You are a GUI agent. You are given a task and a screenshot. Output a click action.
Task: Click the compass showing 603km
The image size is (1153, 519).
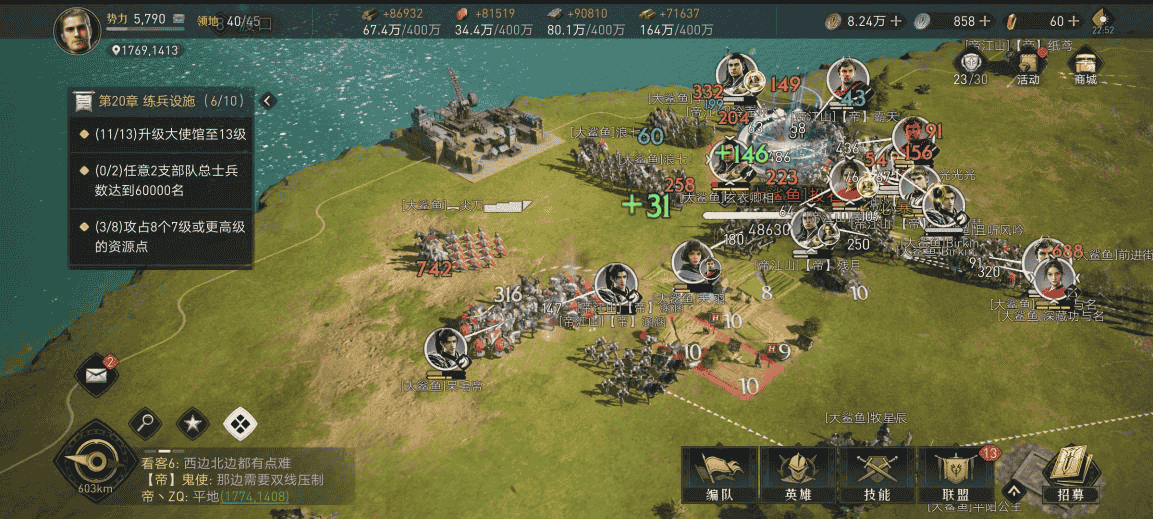tap(95, 465)
